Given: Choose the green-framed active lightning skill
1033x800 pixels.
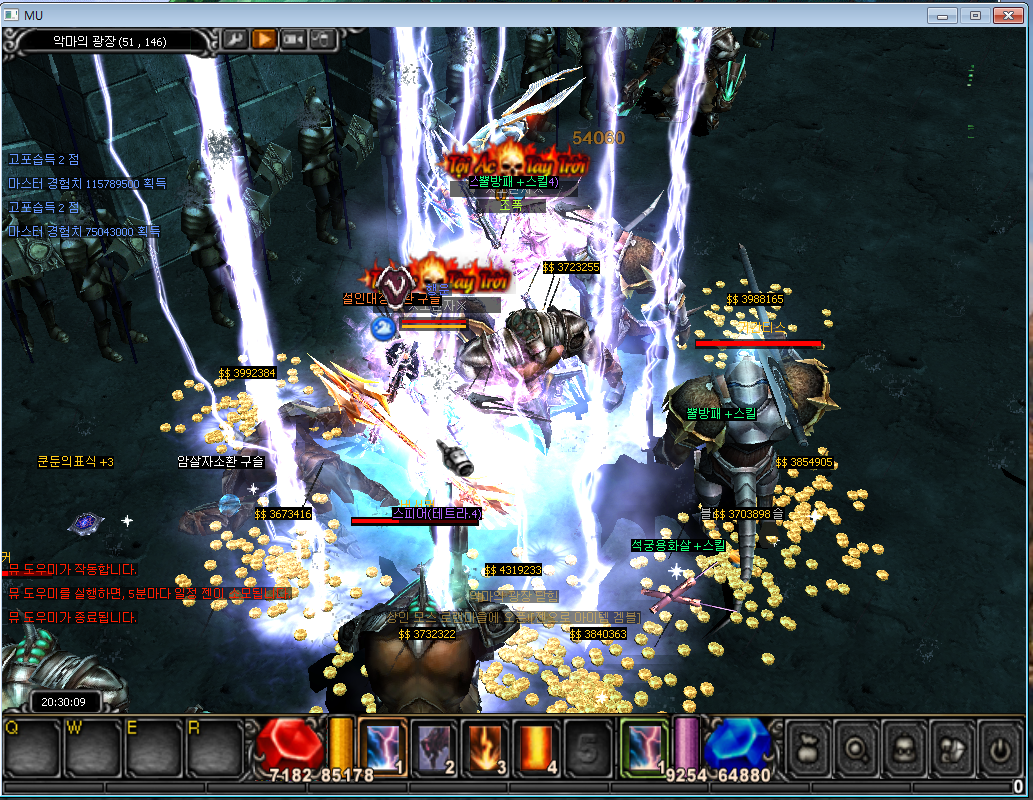Looking at the screenshot, I should pyautogui.click(x=644, y=748).
